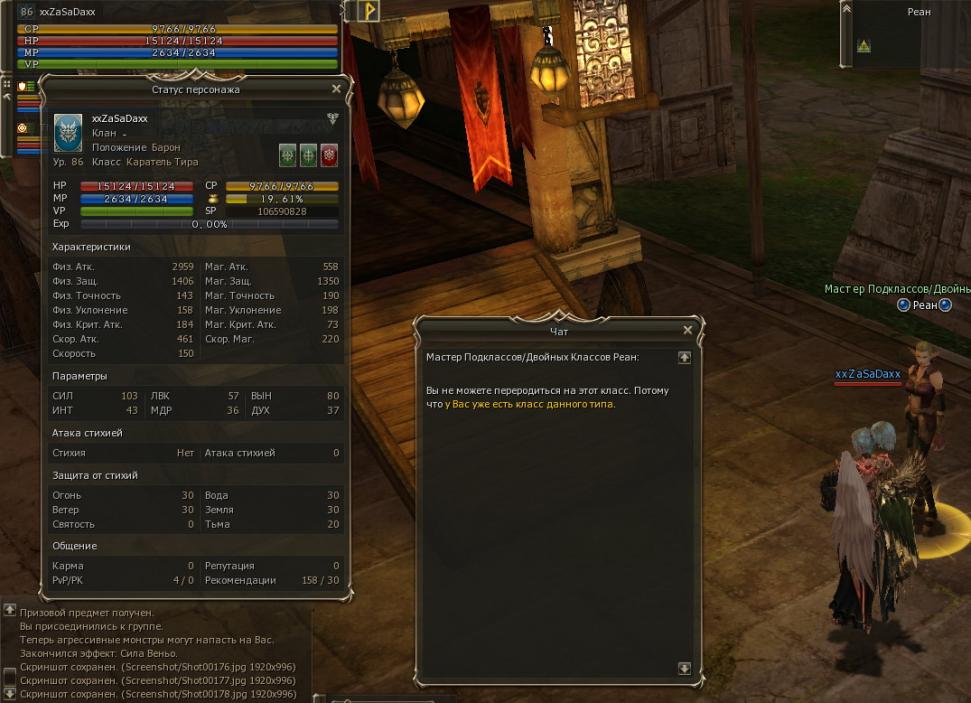Close the character status window

point(336,89)
